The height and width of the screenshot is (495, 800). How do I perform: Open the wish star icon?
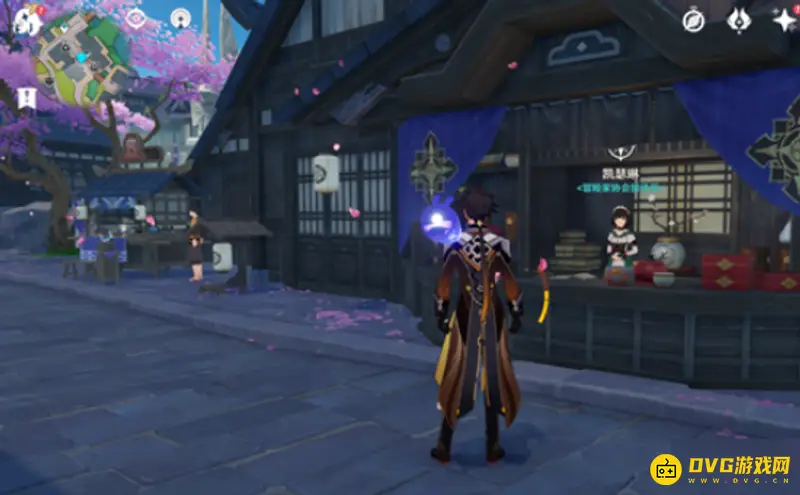[783, 18]
